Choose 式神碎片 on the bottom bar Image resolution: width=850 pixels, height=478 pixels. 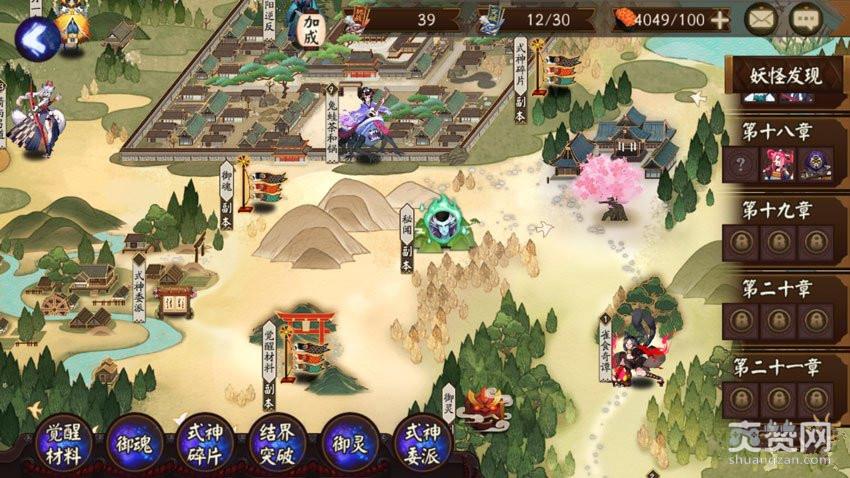pyautogui.click(x=206, y=443)
